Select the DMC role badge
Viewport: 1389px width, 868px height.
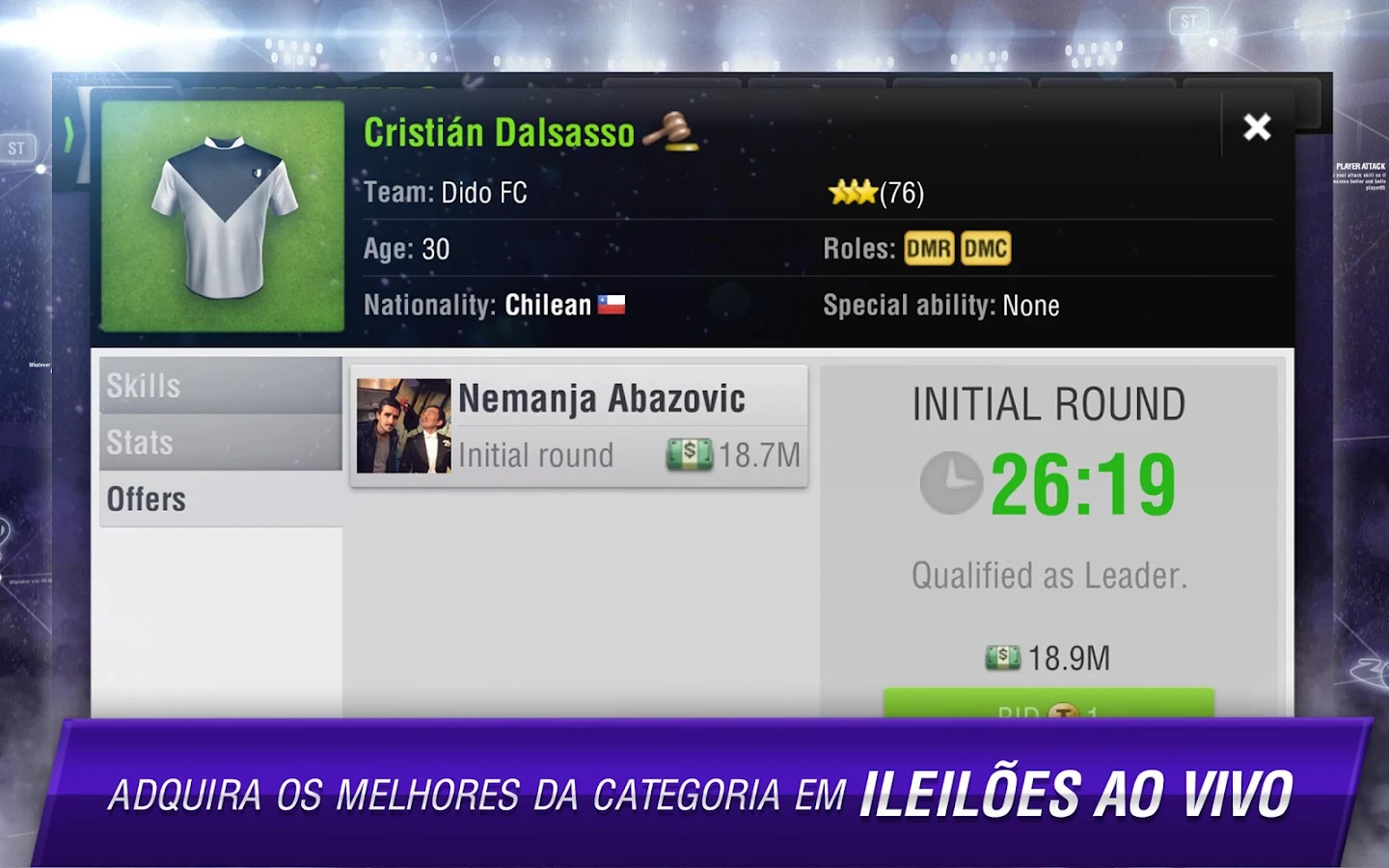pyautogui.click(x=986, y=248)
